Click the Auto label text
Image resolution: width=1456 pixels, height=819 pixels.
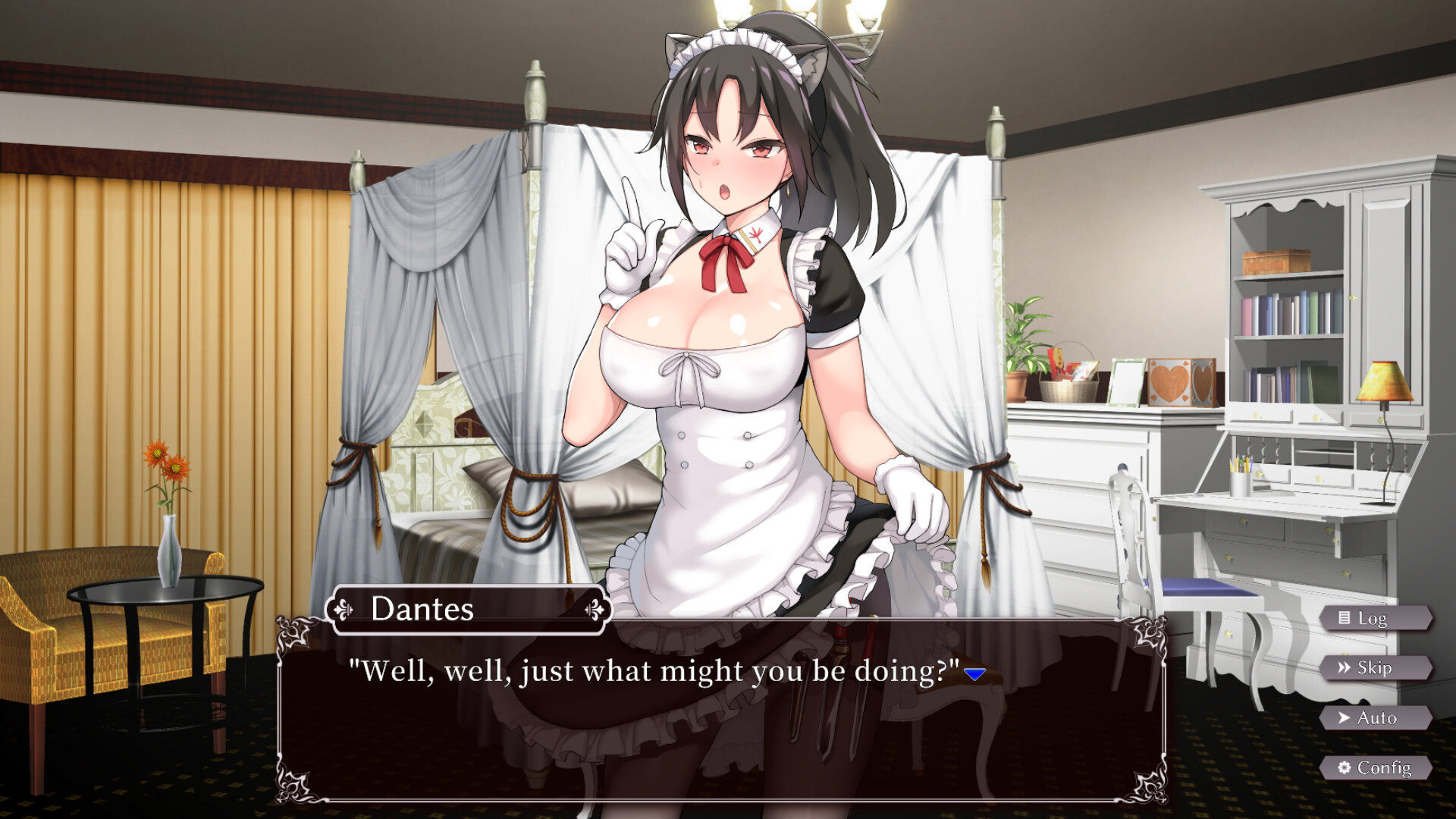click(1379, 717)
